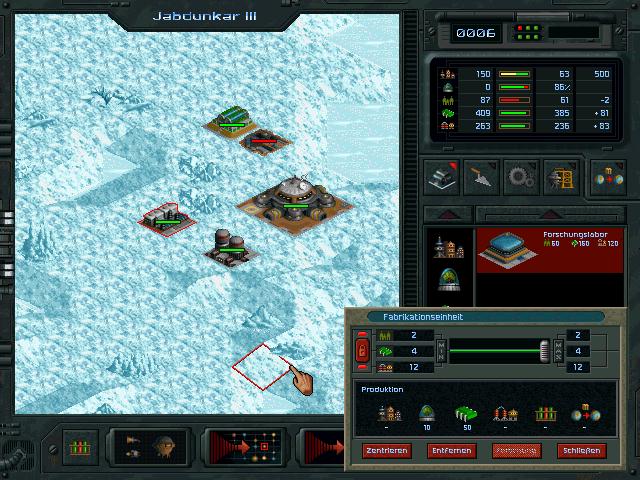Click the production slider handle

pos(545,351)
